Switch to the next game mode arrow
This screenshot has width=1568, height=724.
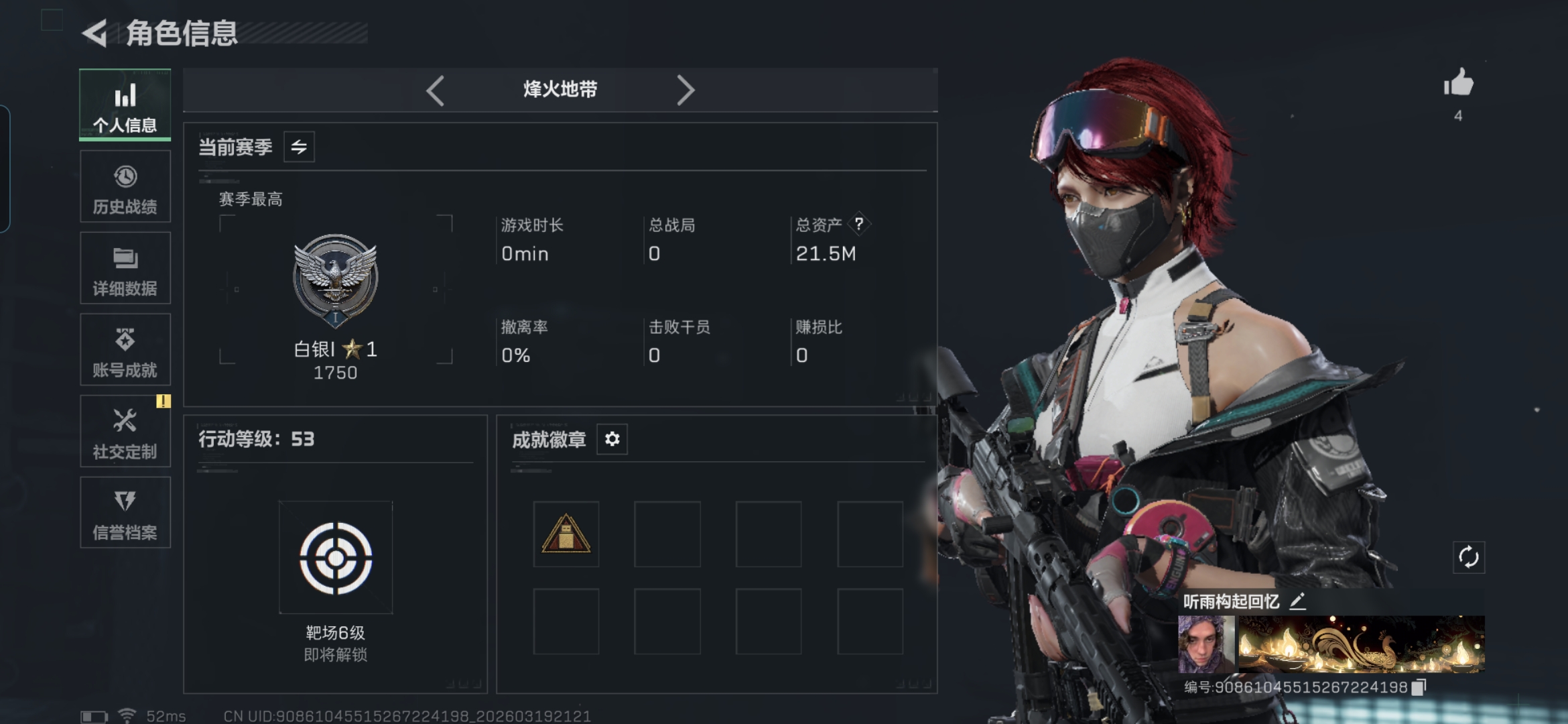[x=685, y=90]
